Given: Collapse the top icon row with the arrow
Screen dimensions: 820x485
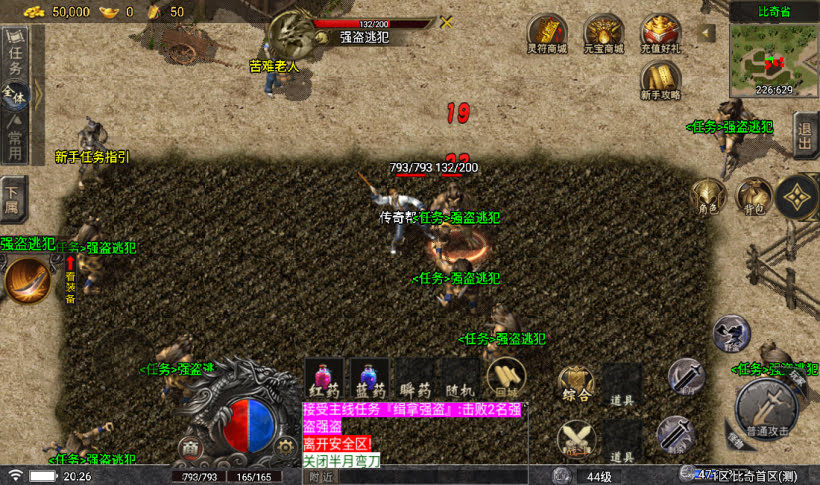Looking at the screenshot, I should [708, 32].
